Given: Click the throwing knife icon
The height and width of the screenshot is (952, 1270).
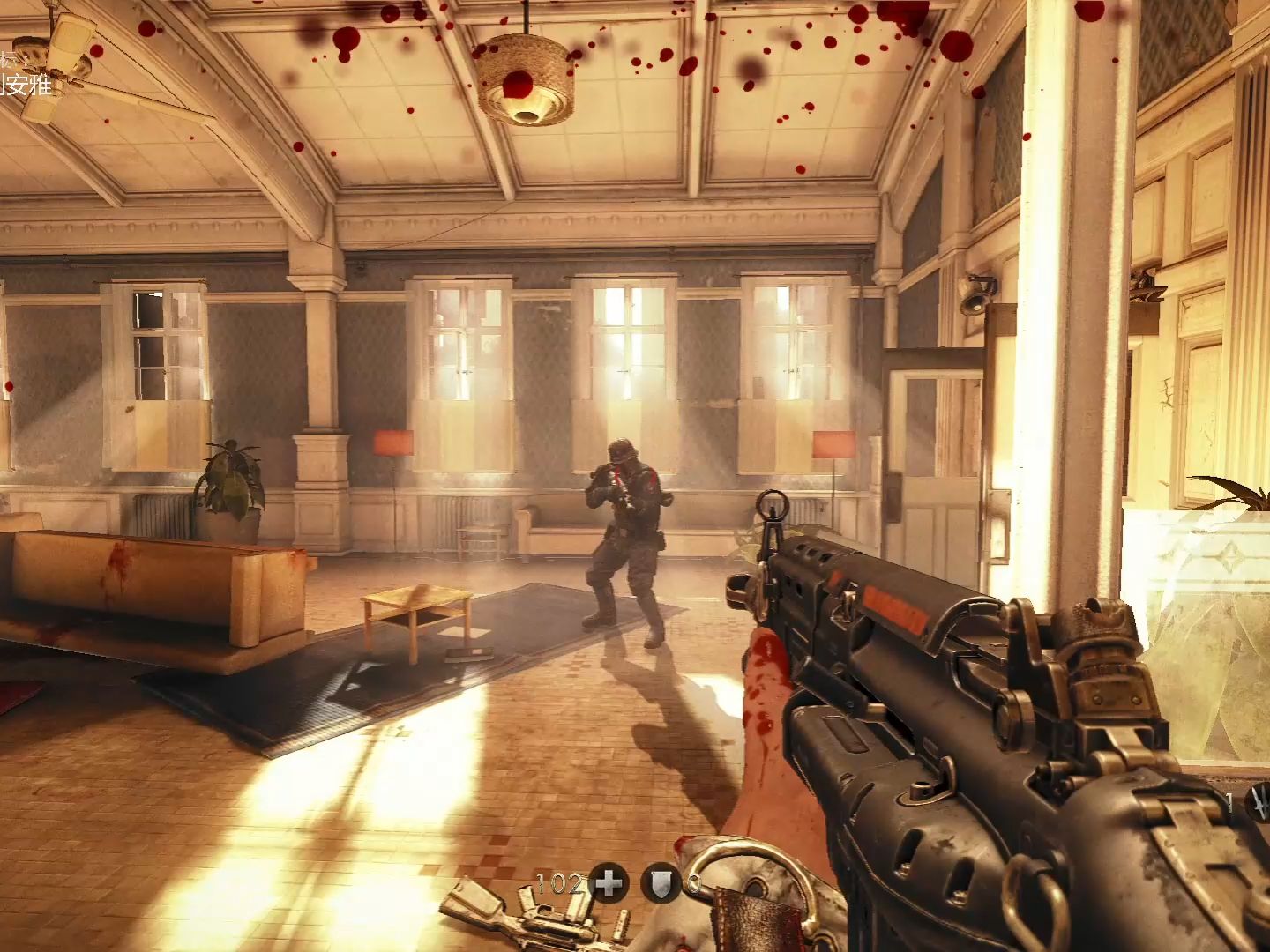Looking at the screenshot, I should tap(1259, 803).
